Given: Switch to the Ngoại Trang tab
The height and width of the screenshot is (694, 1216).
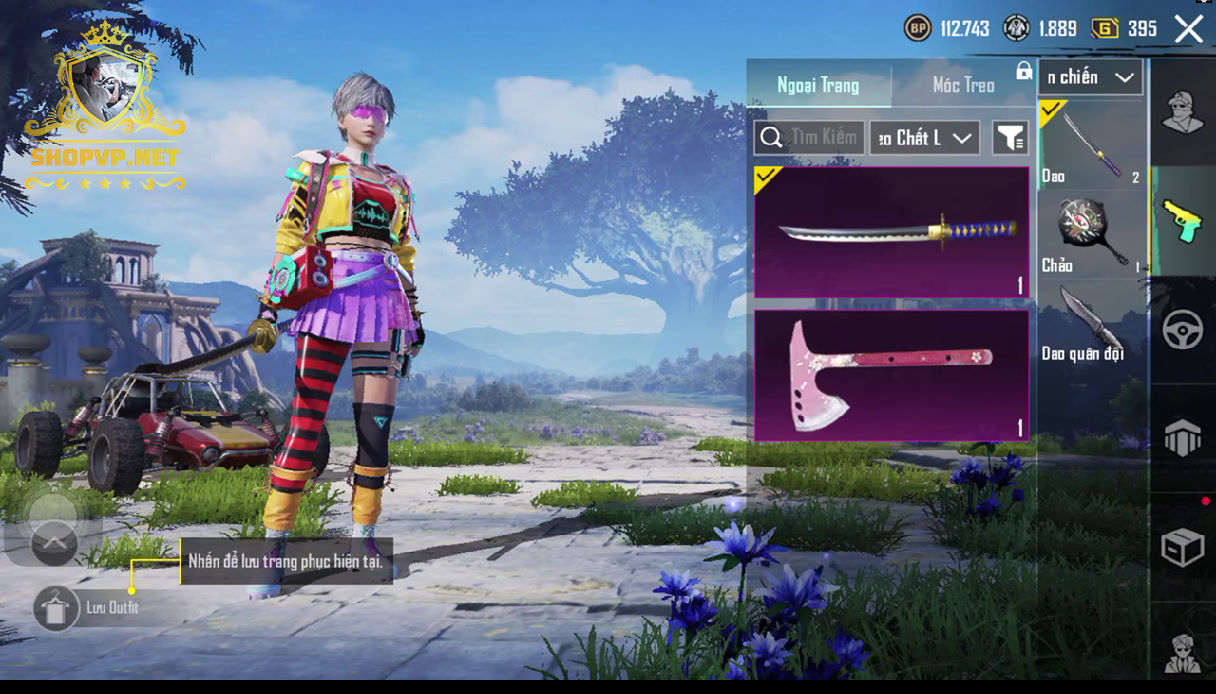Looking at the screenshot, I should 819,85.
